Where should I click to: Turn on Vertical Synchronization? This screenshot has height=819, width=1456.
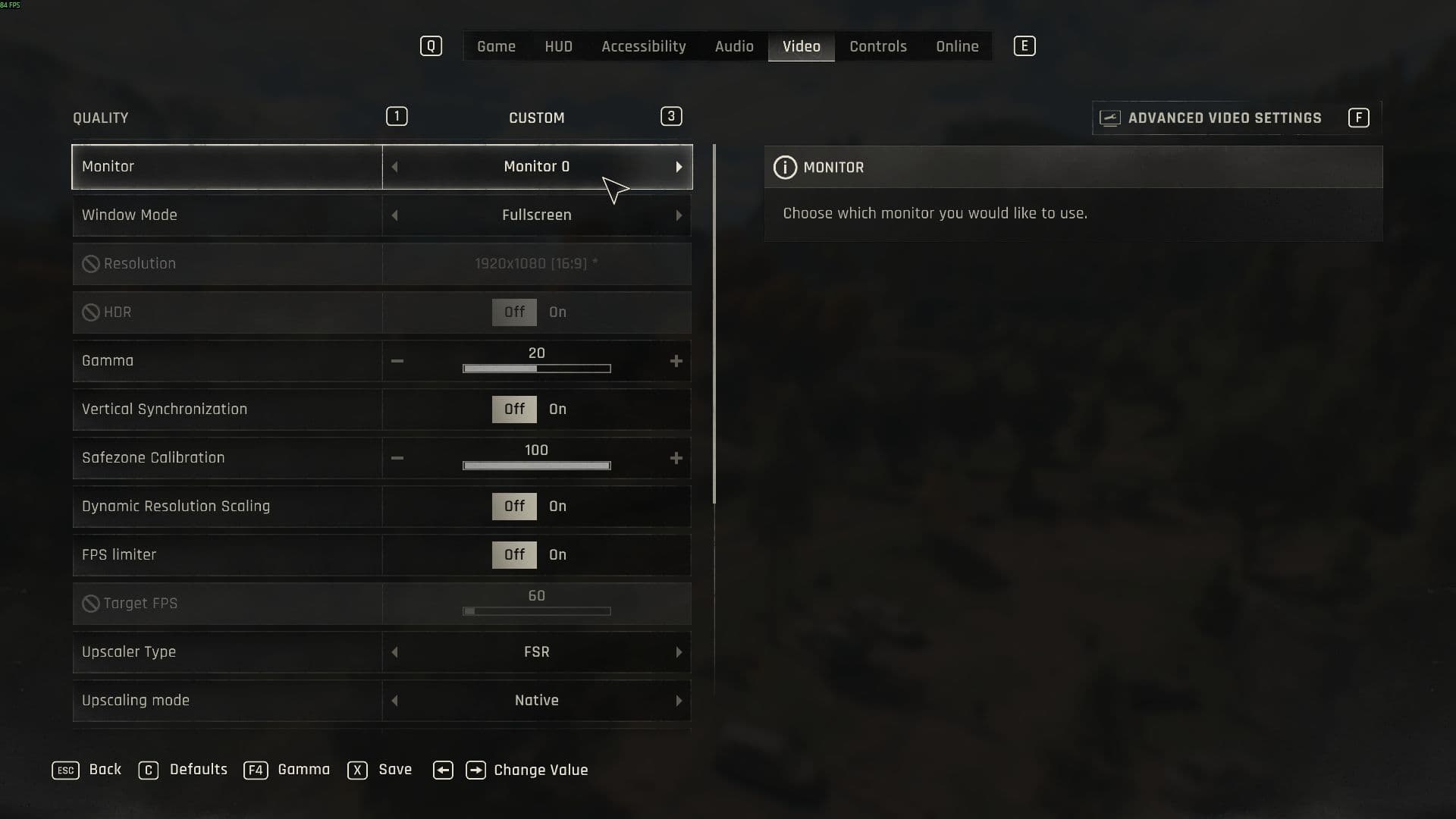[557, 409]
